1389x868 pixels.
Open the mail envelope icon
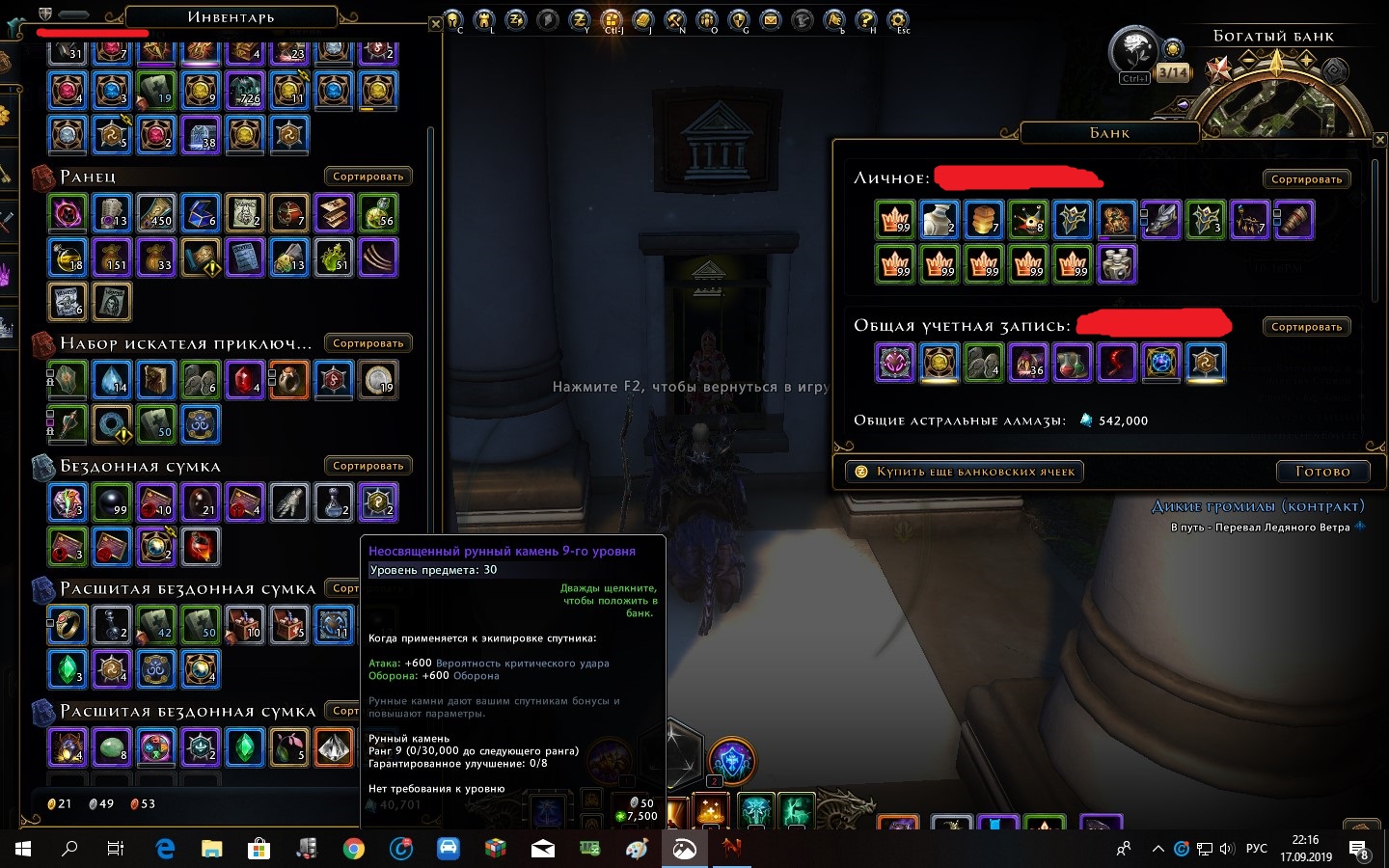click(x=771, y=19)
